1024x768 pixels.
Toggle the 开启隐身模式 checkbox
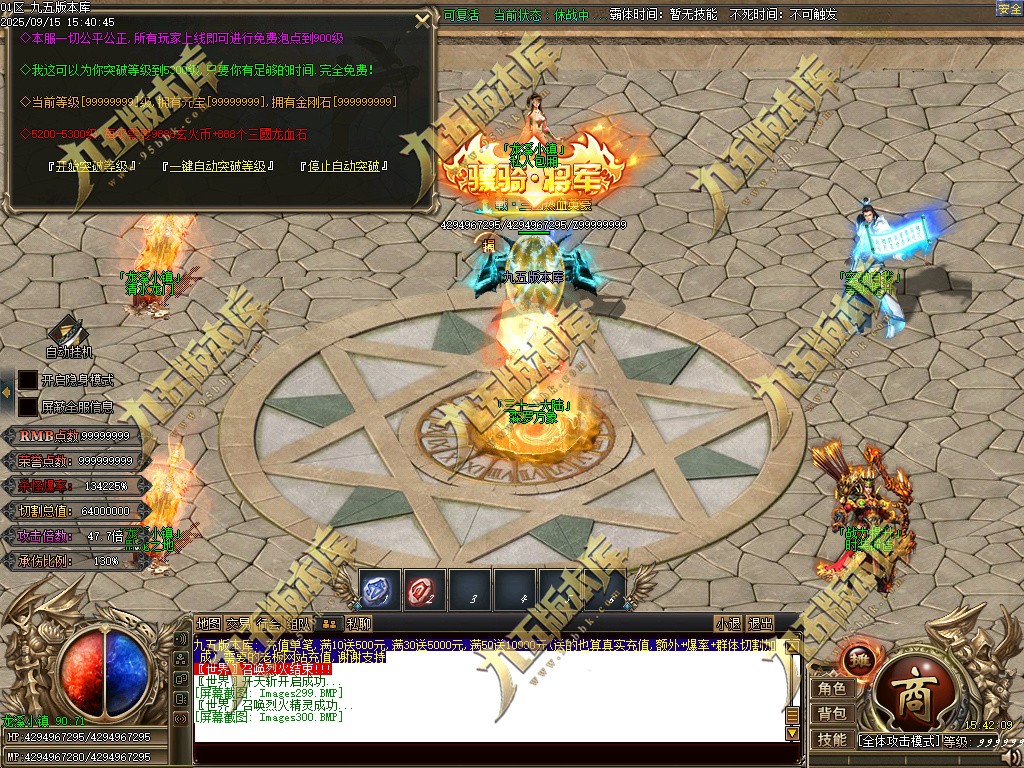coord(28,380)
